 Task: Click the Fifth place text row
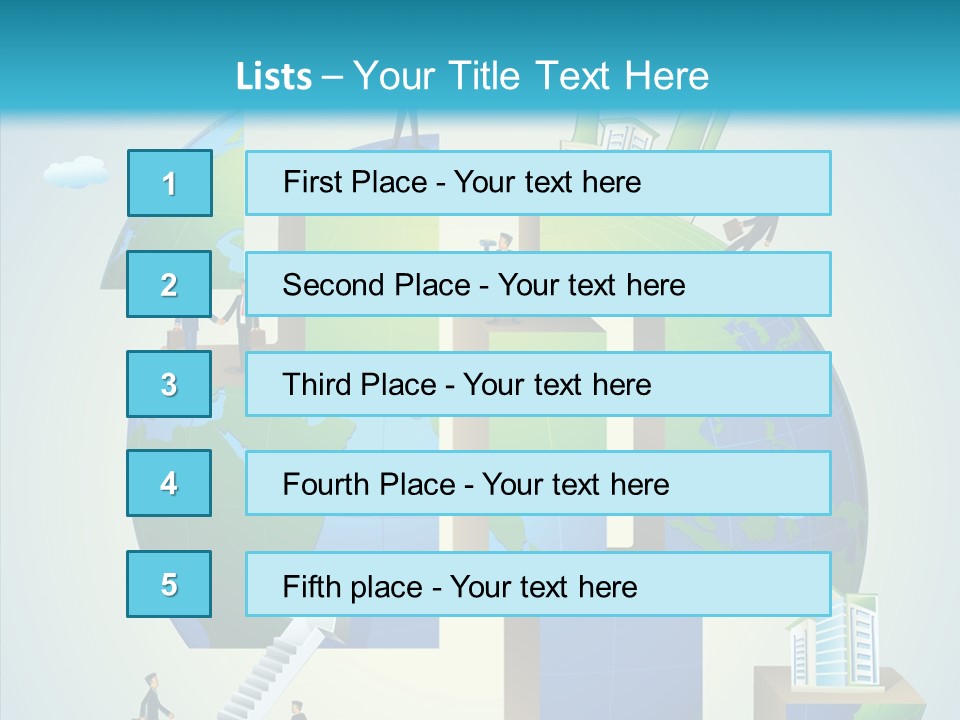[538, 584]
